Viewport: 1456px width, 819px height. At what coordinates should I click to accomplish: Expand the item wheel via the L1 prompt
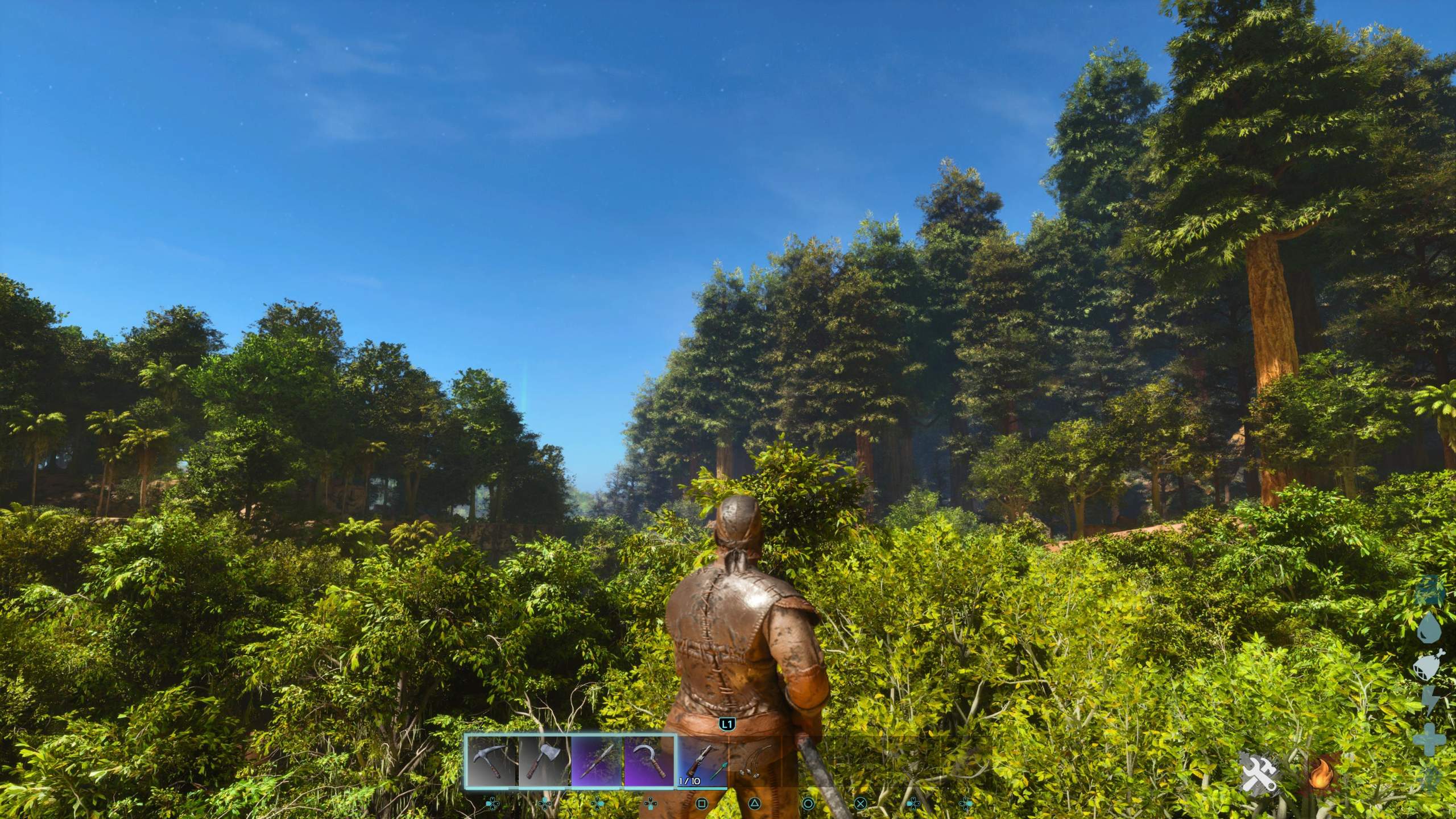pyautogui.click(x=726, y=725)
